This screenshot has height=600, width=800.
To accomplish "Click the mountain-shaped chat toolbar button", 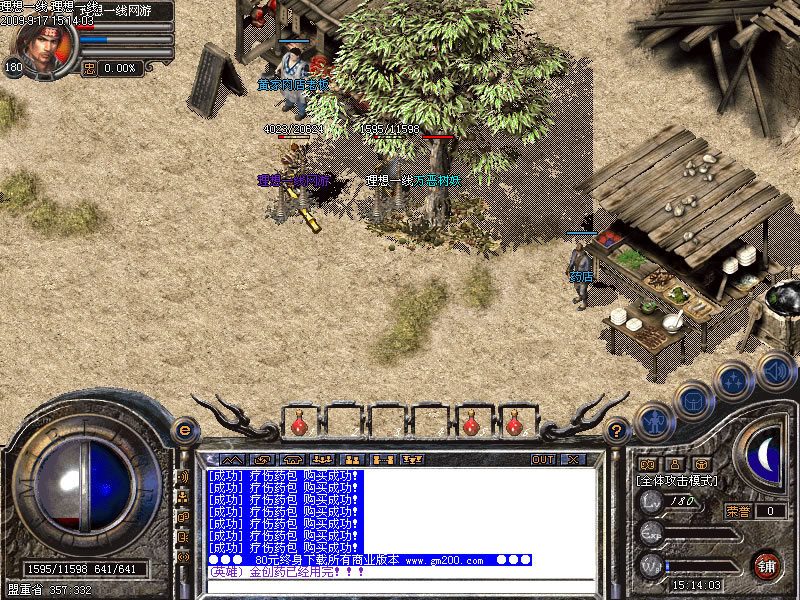I will click(232, 459).
